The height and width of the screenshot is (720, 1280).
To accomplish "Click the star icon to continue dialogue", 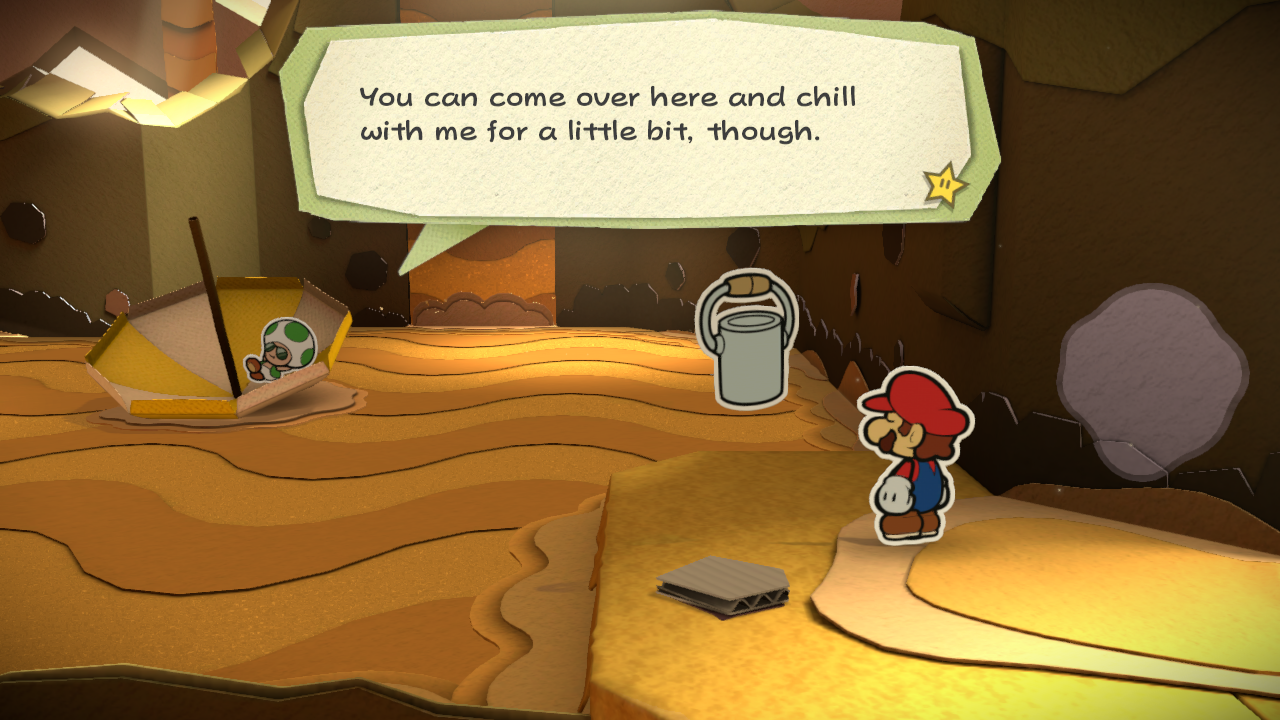I will 944,184.
